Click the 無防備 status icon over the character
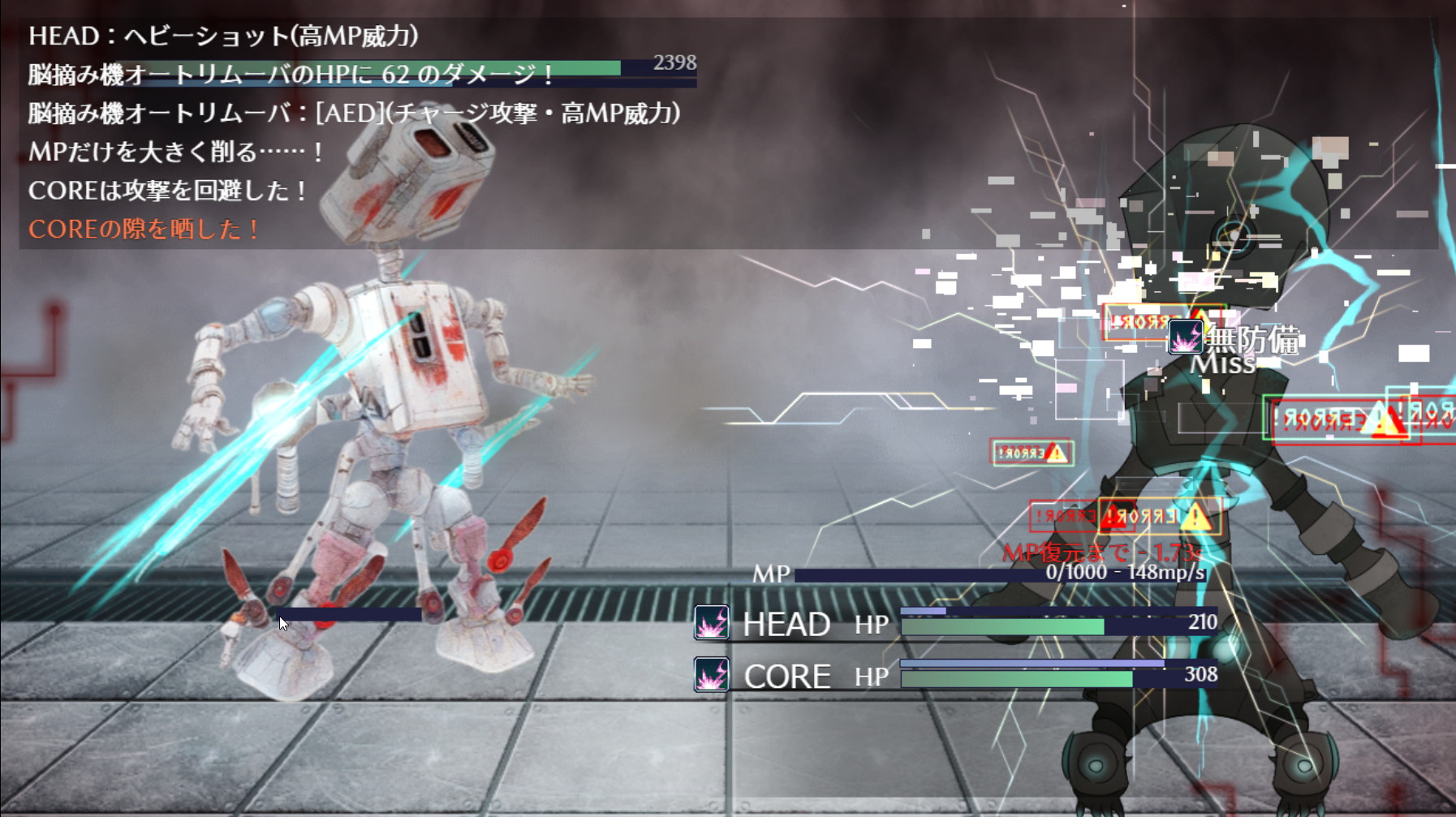The image size is (1456, 817). 1185,337
